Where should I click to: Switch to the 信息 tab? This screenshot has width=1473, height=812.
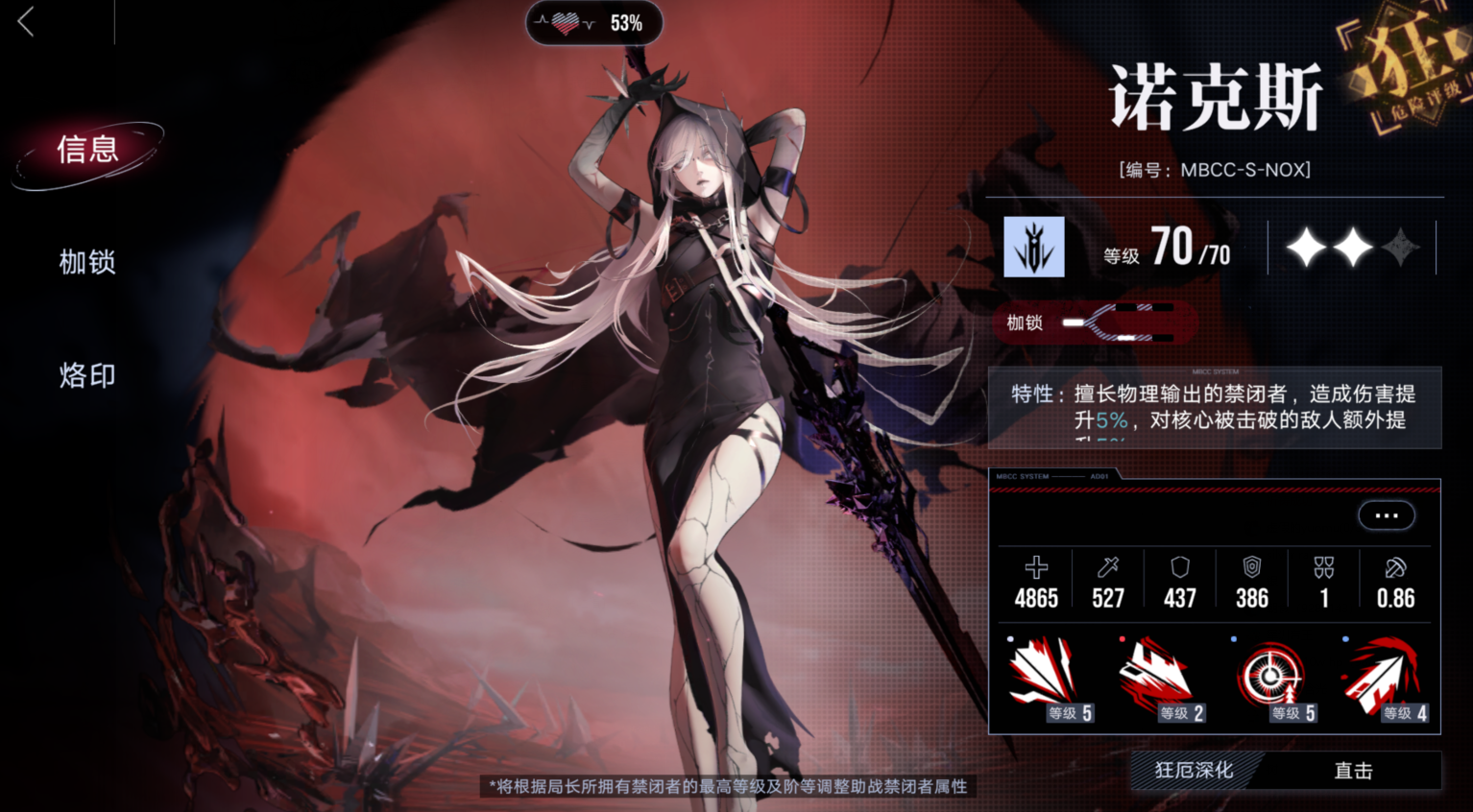pos(87,151)
